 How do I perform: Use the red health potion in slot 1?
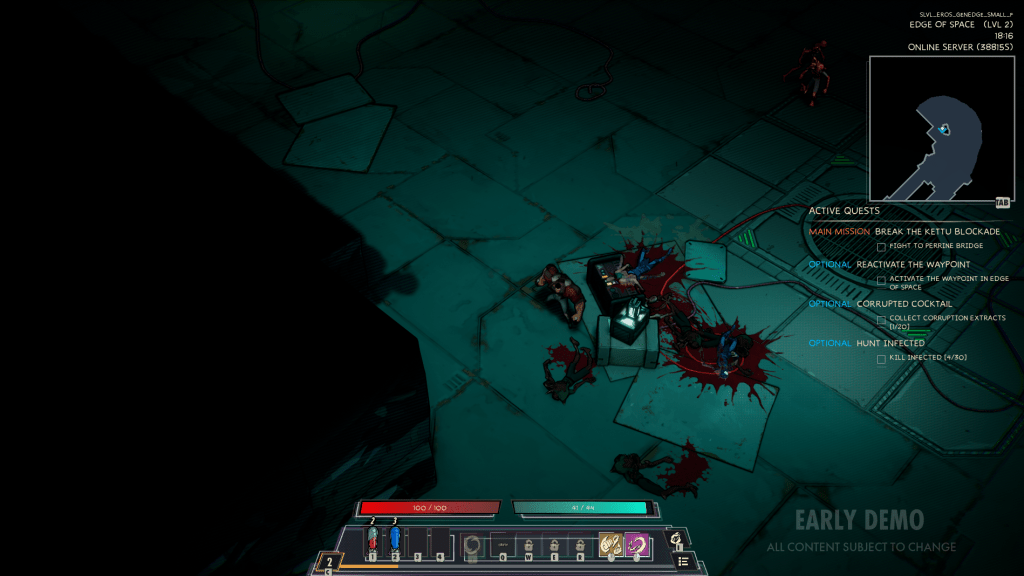coord(372,541)
